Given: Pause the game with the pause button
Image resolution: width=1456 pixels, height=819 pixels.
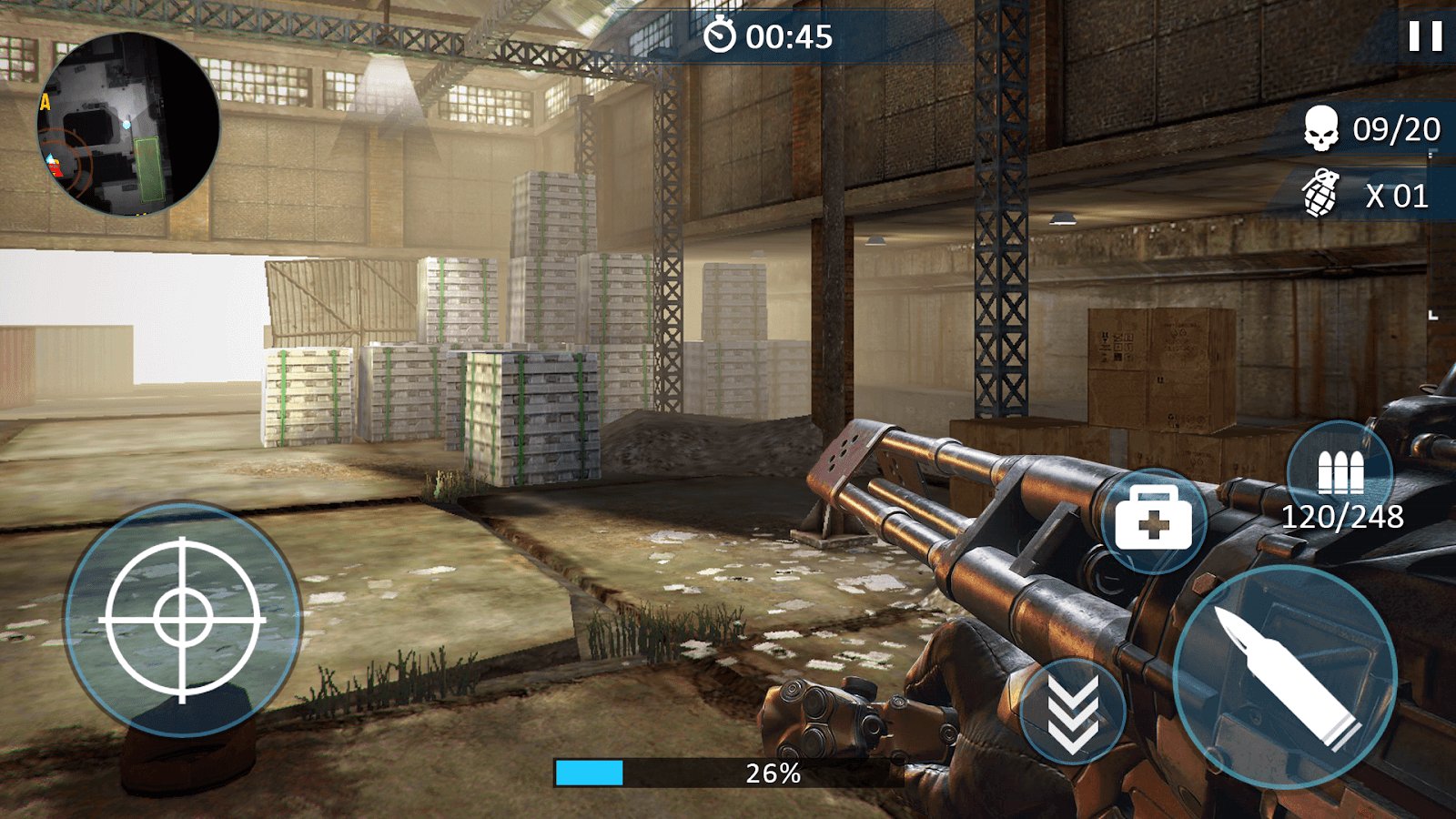Looking at the screenshot, I should click(1425, 36).
